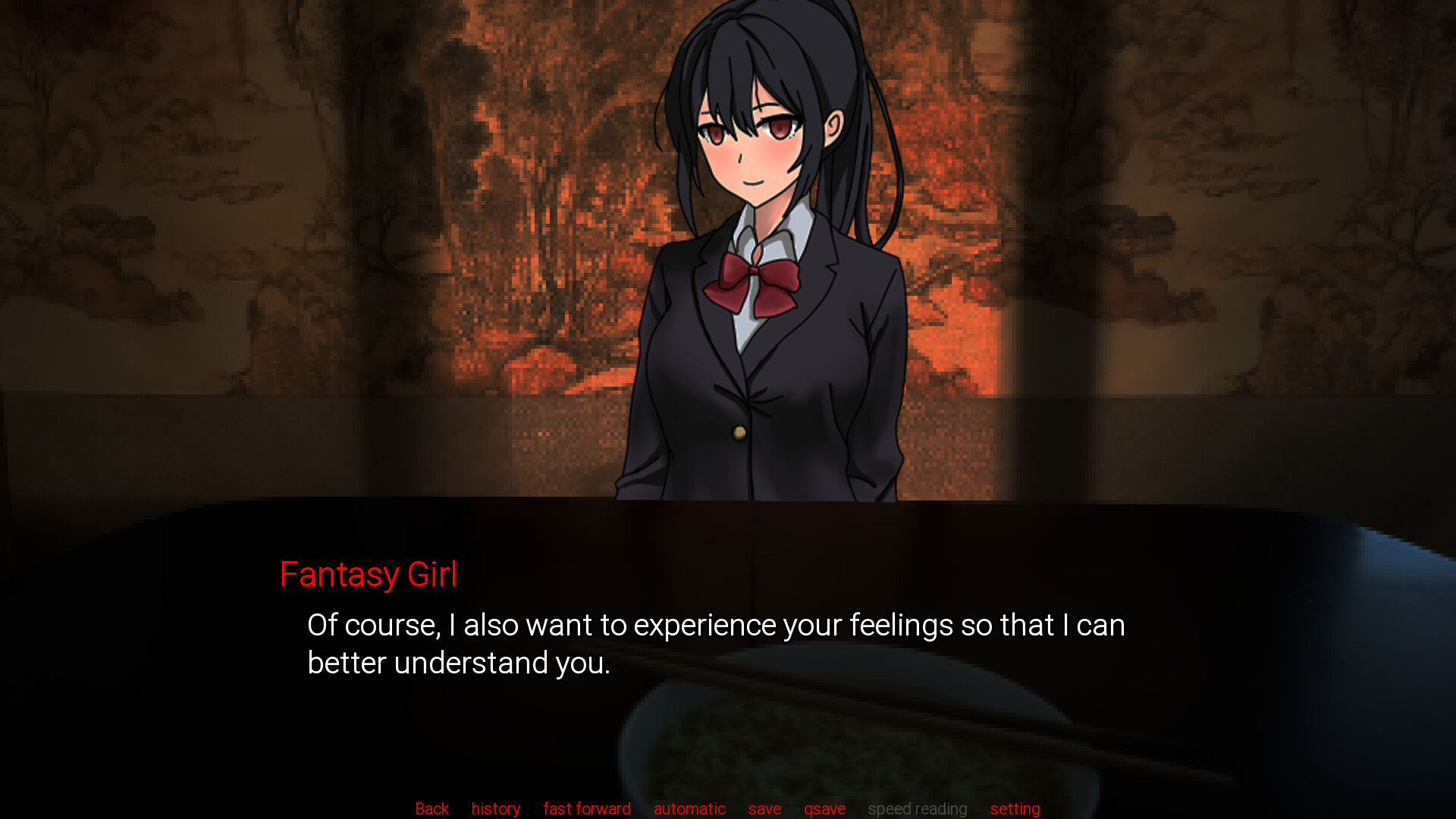1456x819 pixels.
Task: Open the setting menu
Action: (1015, 808)
